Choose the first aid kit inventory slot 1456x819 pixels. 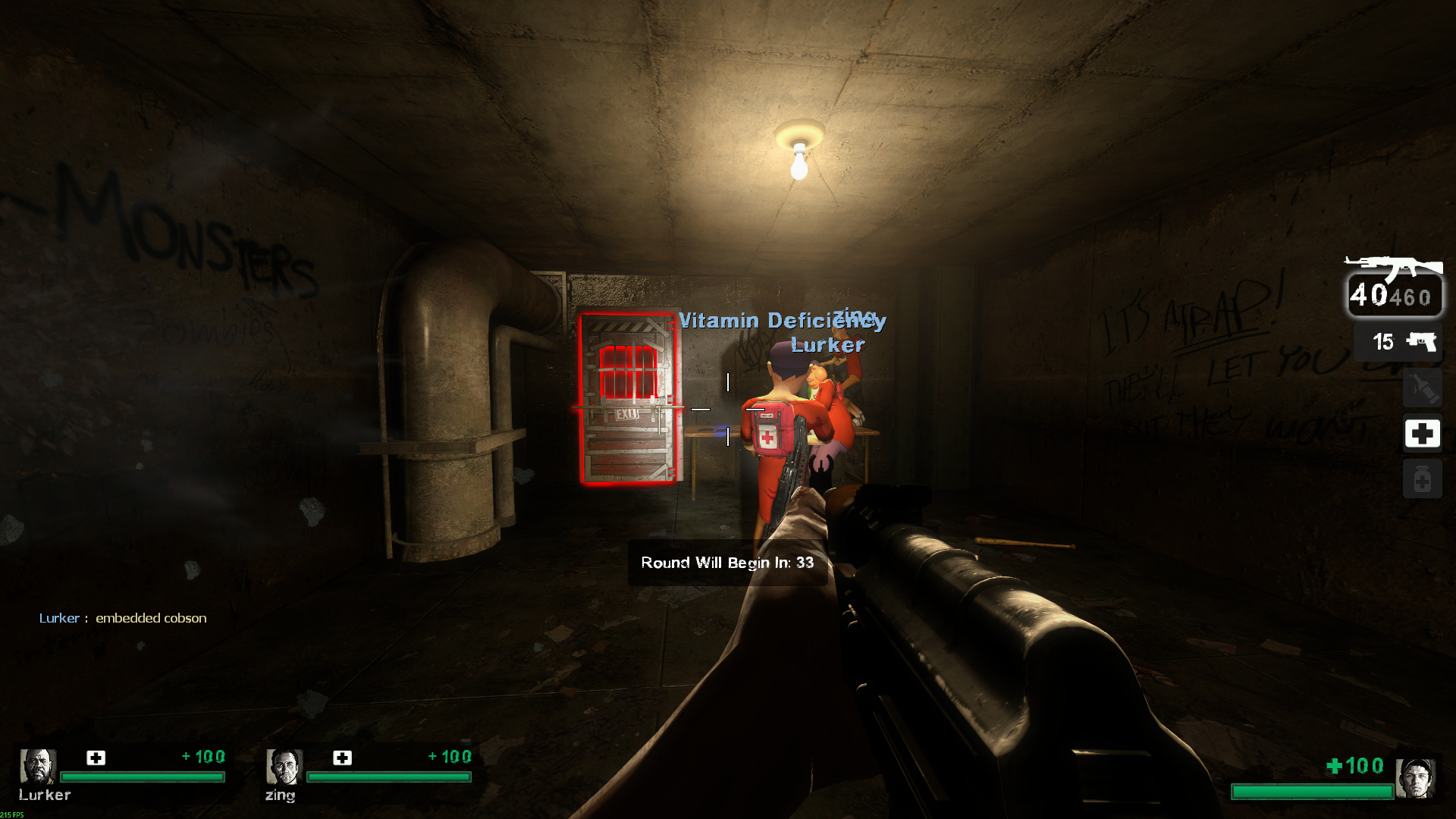[1422, 434]
